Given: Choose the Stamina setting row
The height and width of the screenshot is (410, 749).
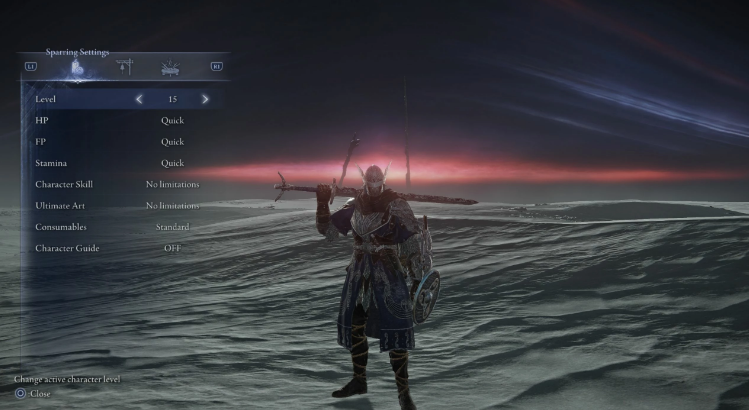Looking at the screenshot, I should click(x=120, y=163).
